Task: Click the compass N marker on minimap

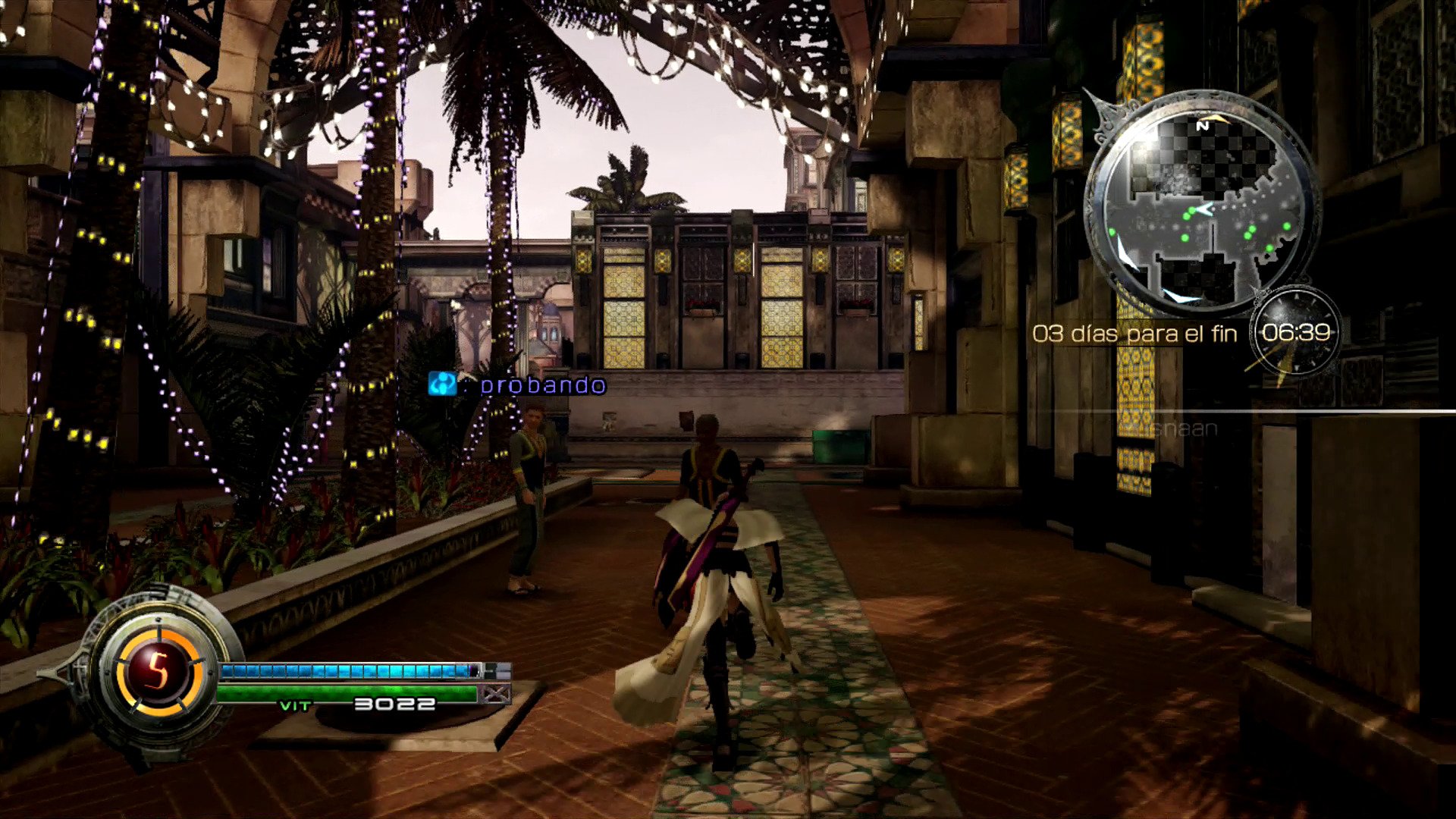Action: coord(1202,126)
